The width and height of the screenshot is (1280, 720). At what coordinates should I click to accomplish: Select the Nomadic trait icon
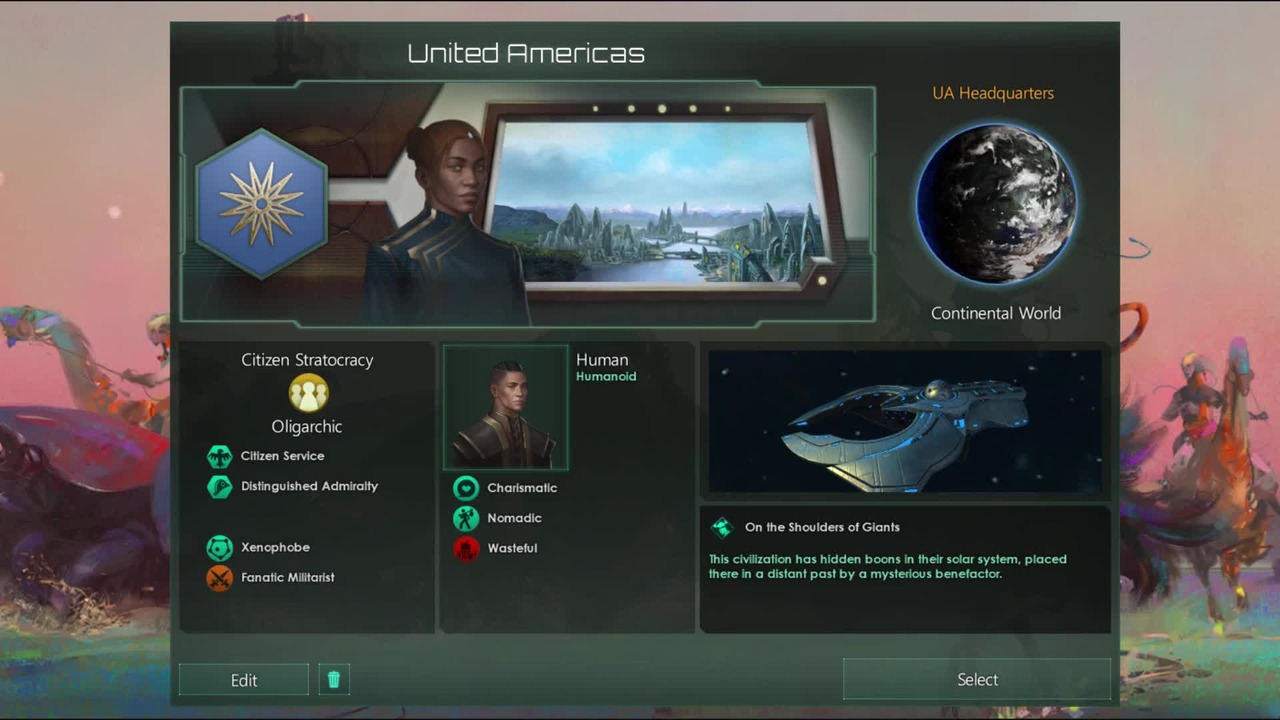[x=466, y=518]
